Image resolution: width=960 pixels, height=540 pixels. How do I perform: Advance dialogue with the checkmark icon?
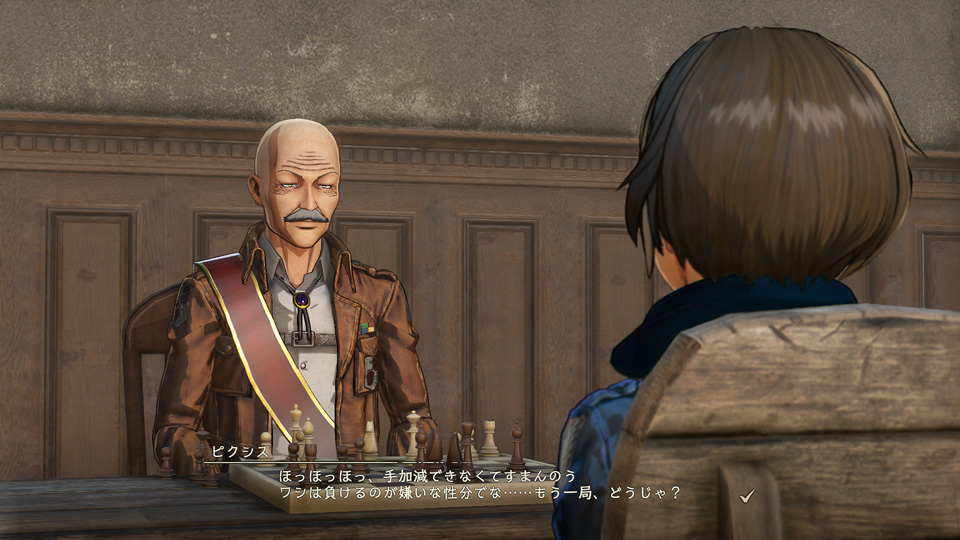746,495
